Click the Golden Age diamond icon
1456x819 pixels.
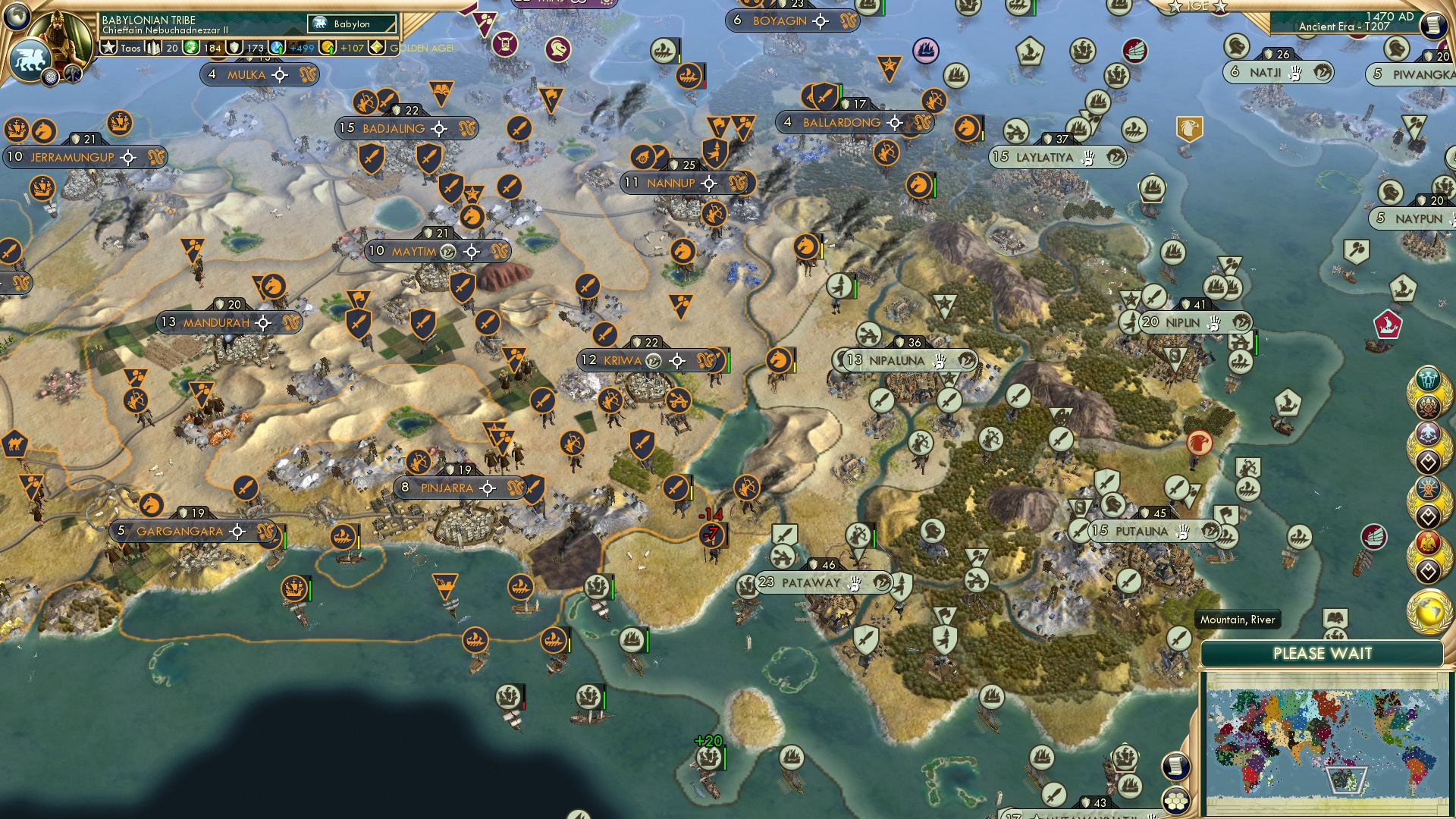(375, 47)
